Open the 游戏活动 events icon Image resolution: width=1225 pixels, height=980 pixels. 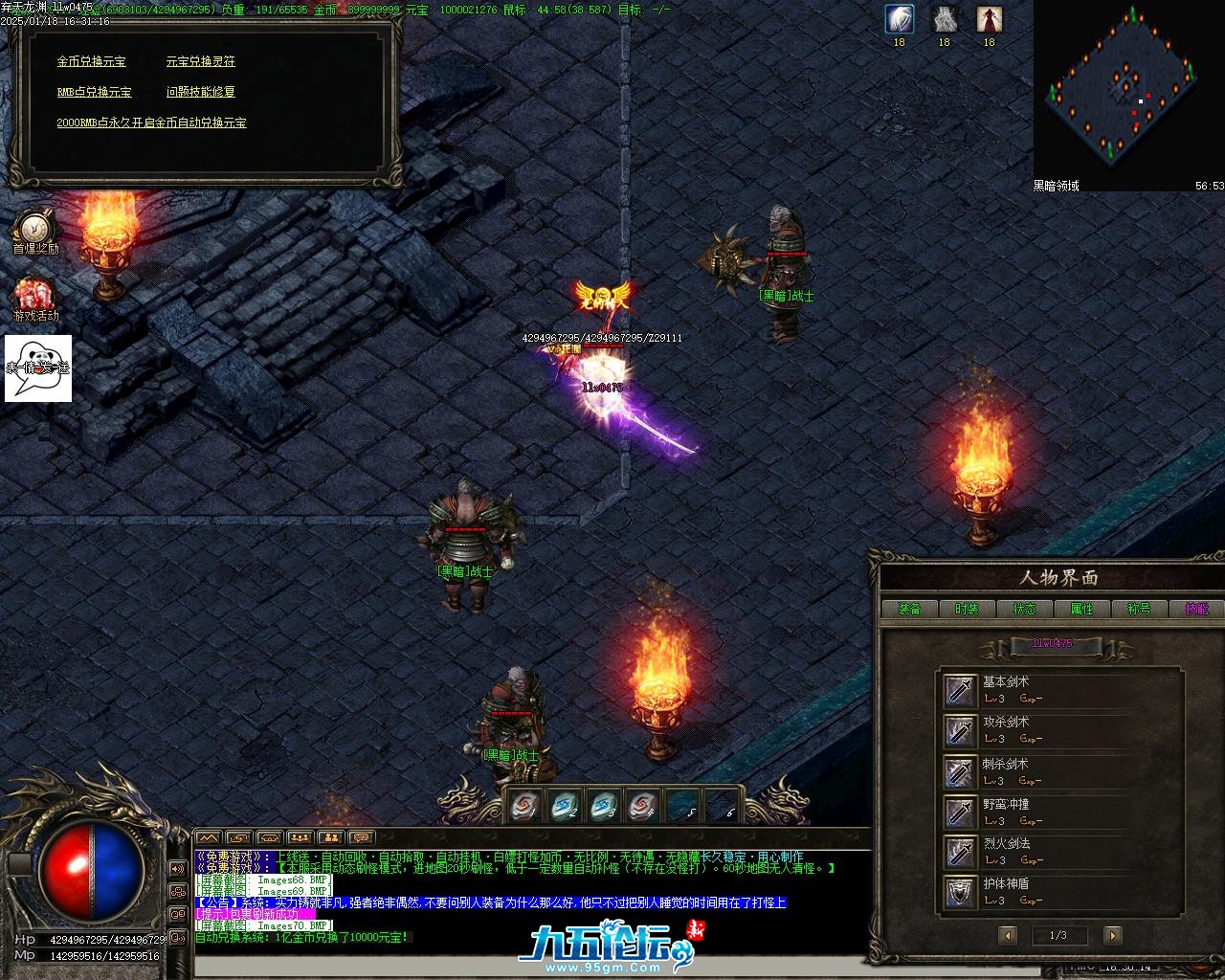pos(35,296)
